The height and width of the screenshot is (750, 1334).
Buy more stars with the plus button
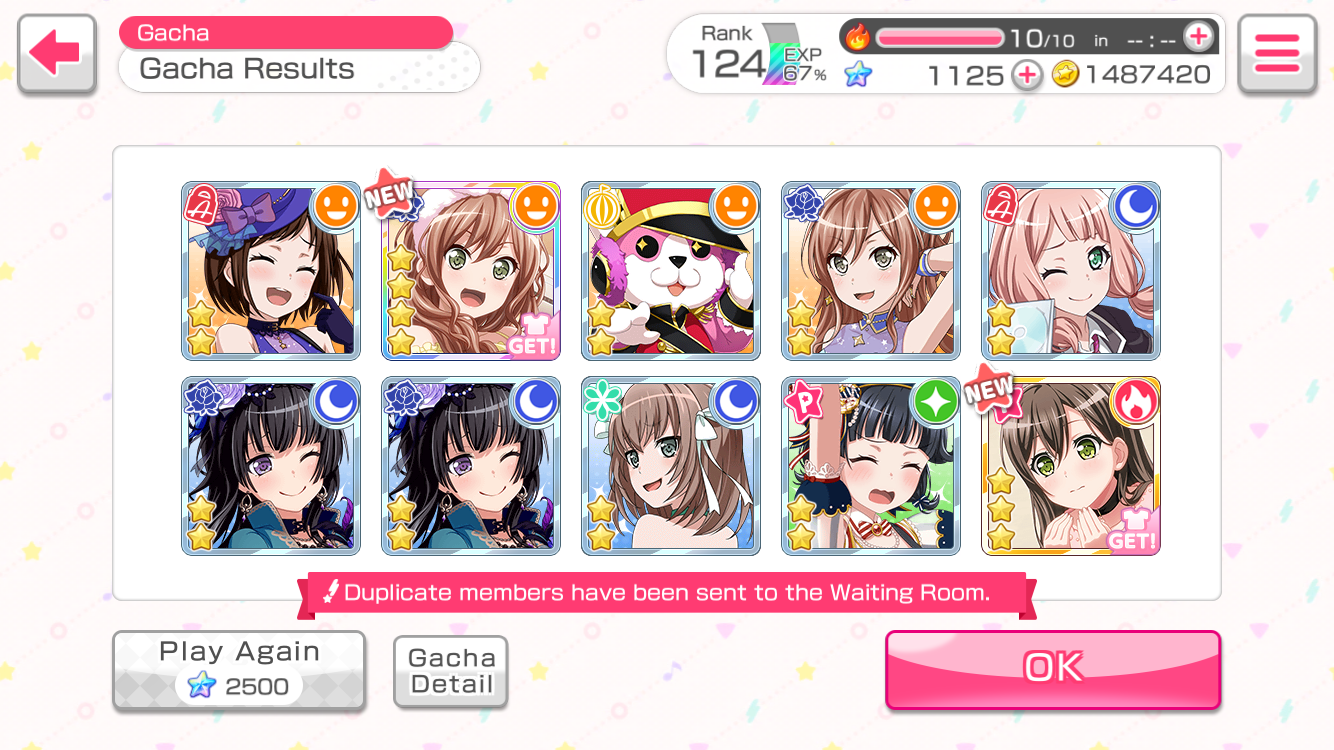click(1026, 75)
